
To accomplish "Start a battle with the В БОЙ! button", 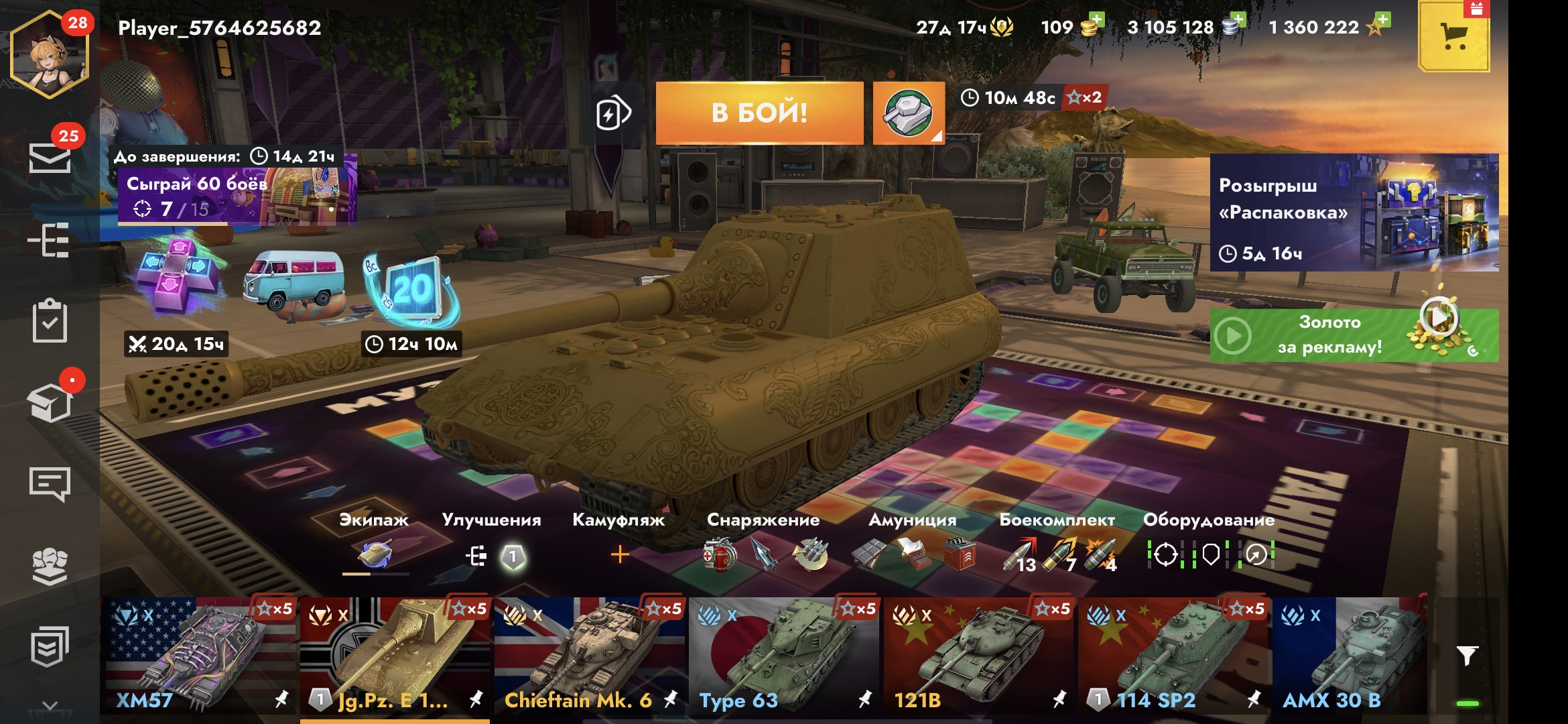I will click(x=759, y=113).
